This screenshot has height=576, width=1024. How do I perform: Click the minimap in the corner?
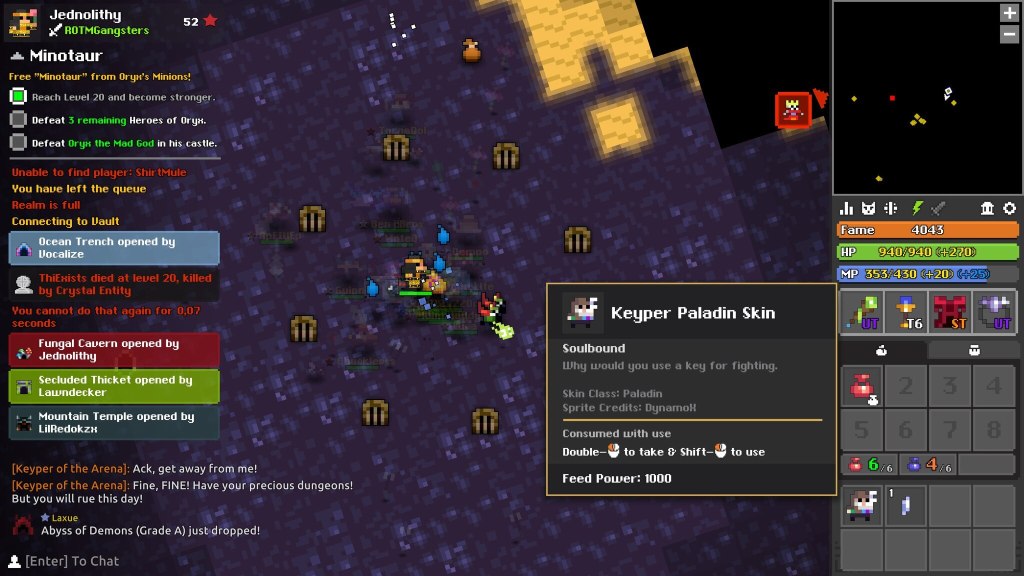tap(927, 98)
